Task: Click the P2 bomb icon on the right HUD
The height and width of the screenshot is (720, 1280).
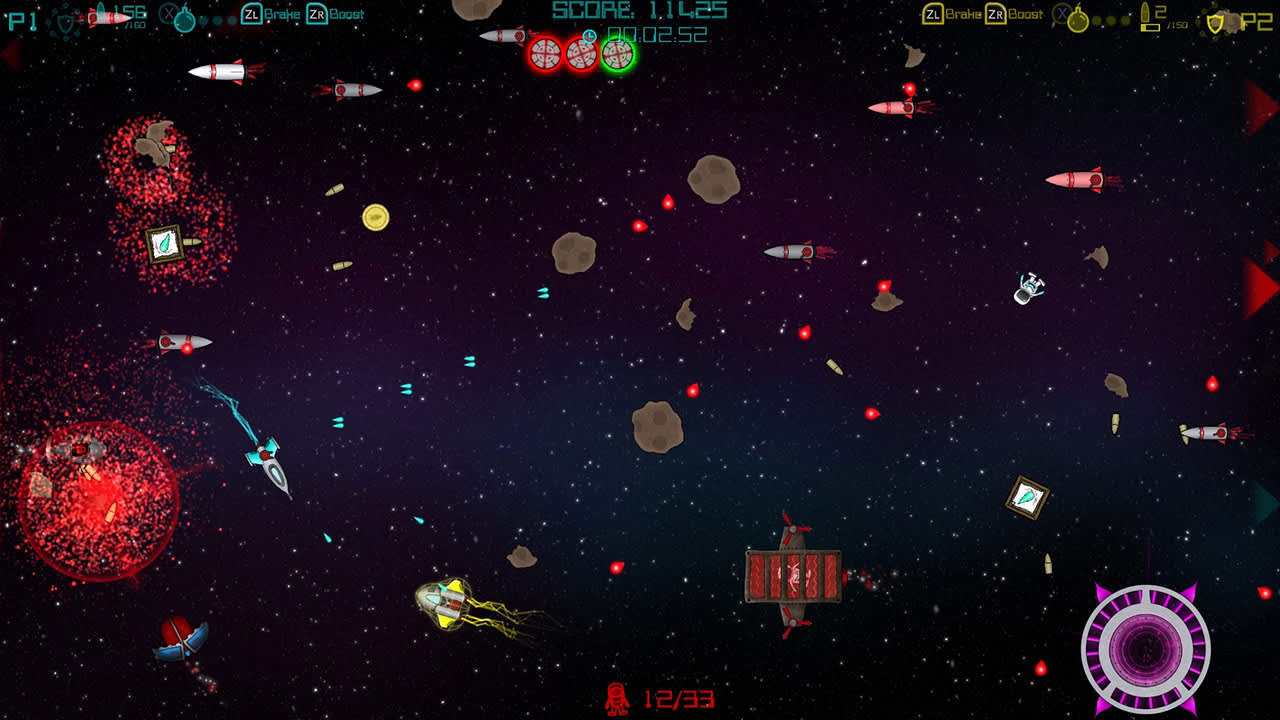Action: [x=1080, y=19]
